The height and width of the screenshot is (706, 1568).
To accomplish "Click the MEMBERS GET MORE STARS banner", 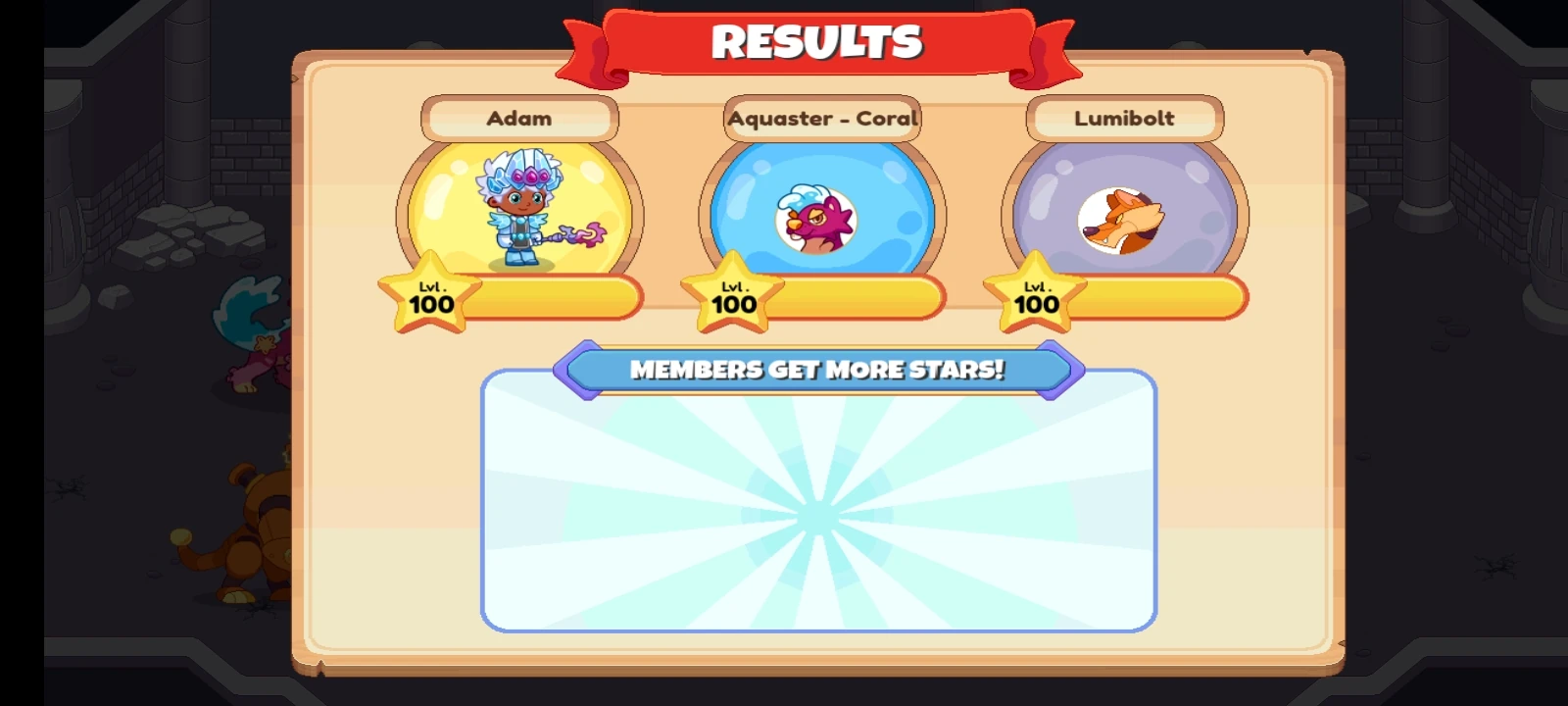I will click(819, 370).
